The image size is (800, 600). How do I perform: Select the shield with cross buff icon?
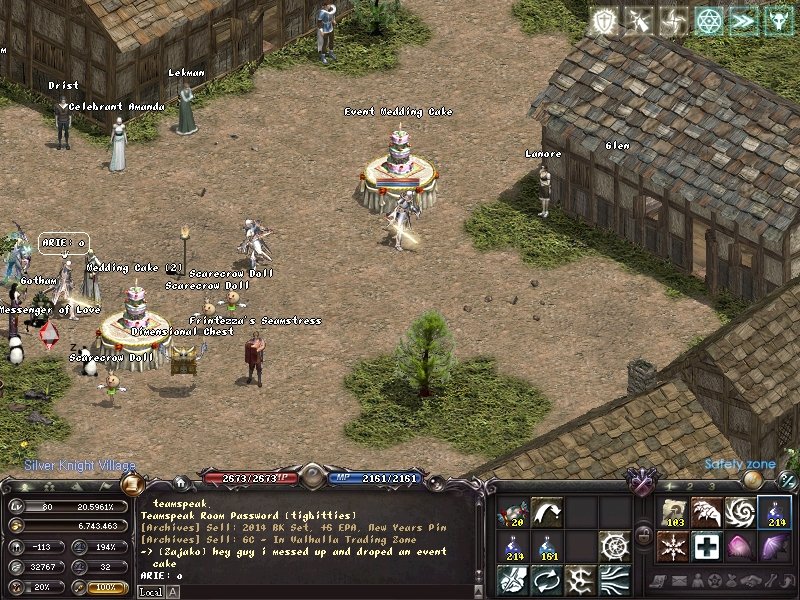pyautogui.click(x=603, y=21)
